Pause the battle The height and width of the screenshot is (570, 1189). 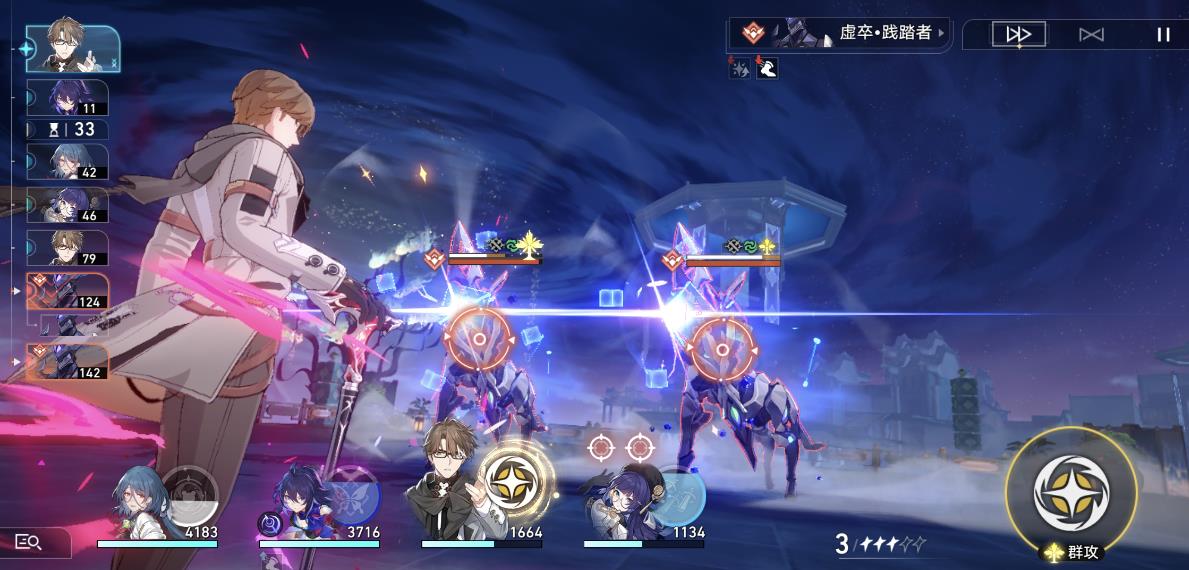pyautogui.click(x=1163, y=35)
